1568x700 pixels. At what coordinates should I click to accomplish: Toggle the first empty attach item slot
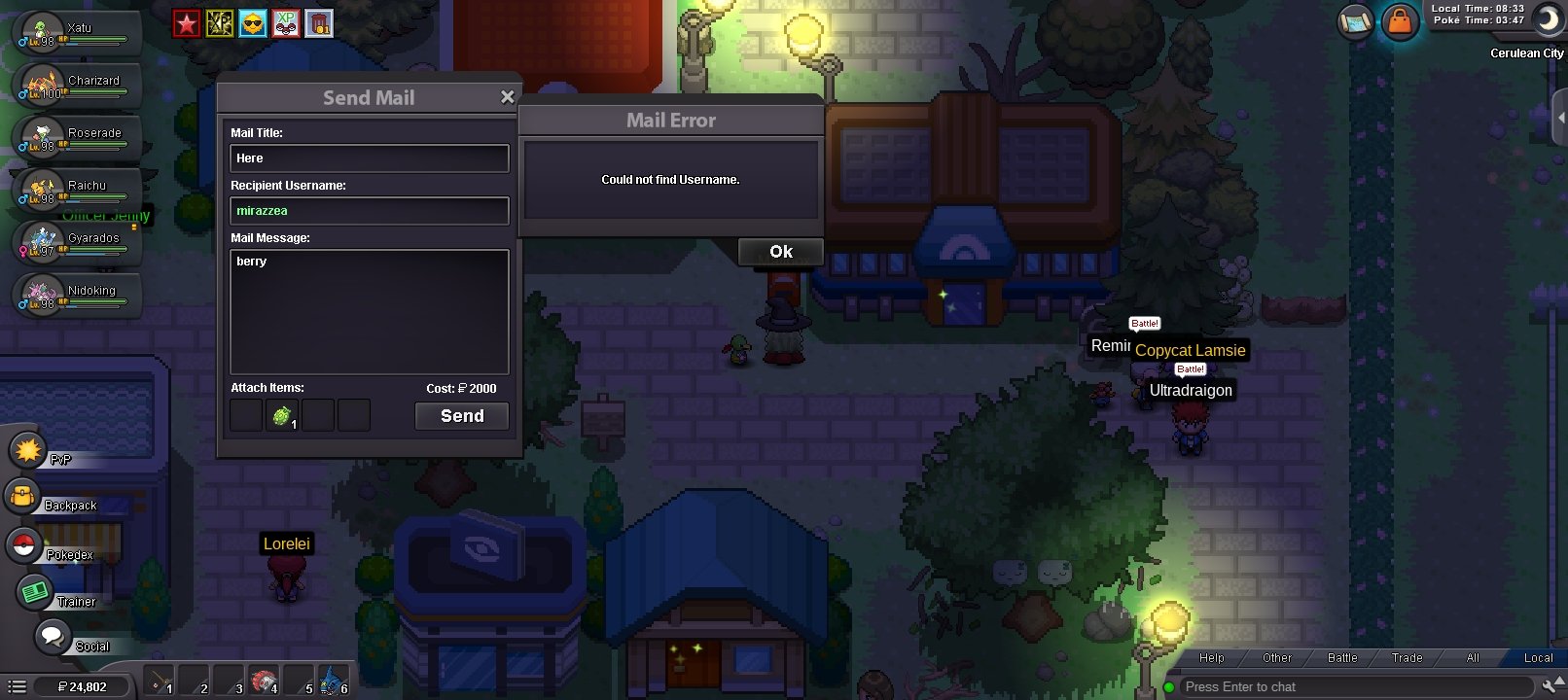pos(245,415)
